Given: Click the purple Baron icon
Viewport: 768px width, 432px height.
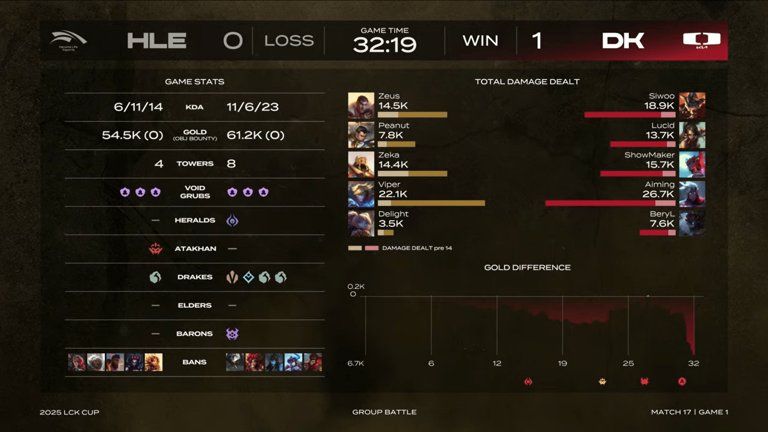Looking at the screenshot, I should (x=233, y=334).
